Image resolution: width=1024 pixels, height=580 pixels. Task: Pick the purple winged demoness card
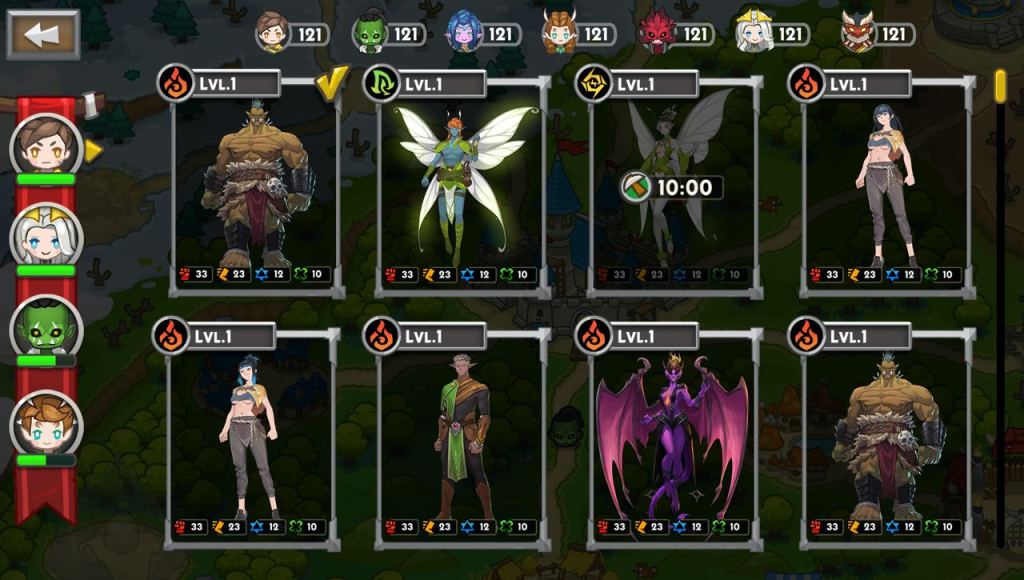(672, 437)
